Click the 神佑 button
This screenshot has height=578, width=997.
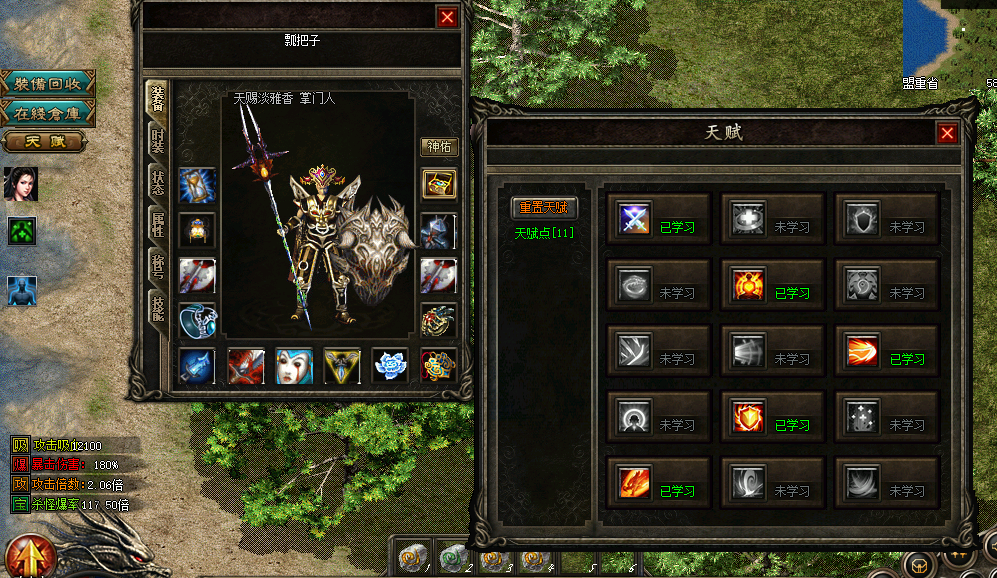click(439, 147)
